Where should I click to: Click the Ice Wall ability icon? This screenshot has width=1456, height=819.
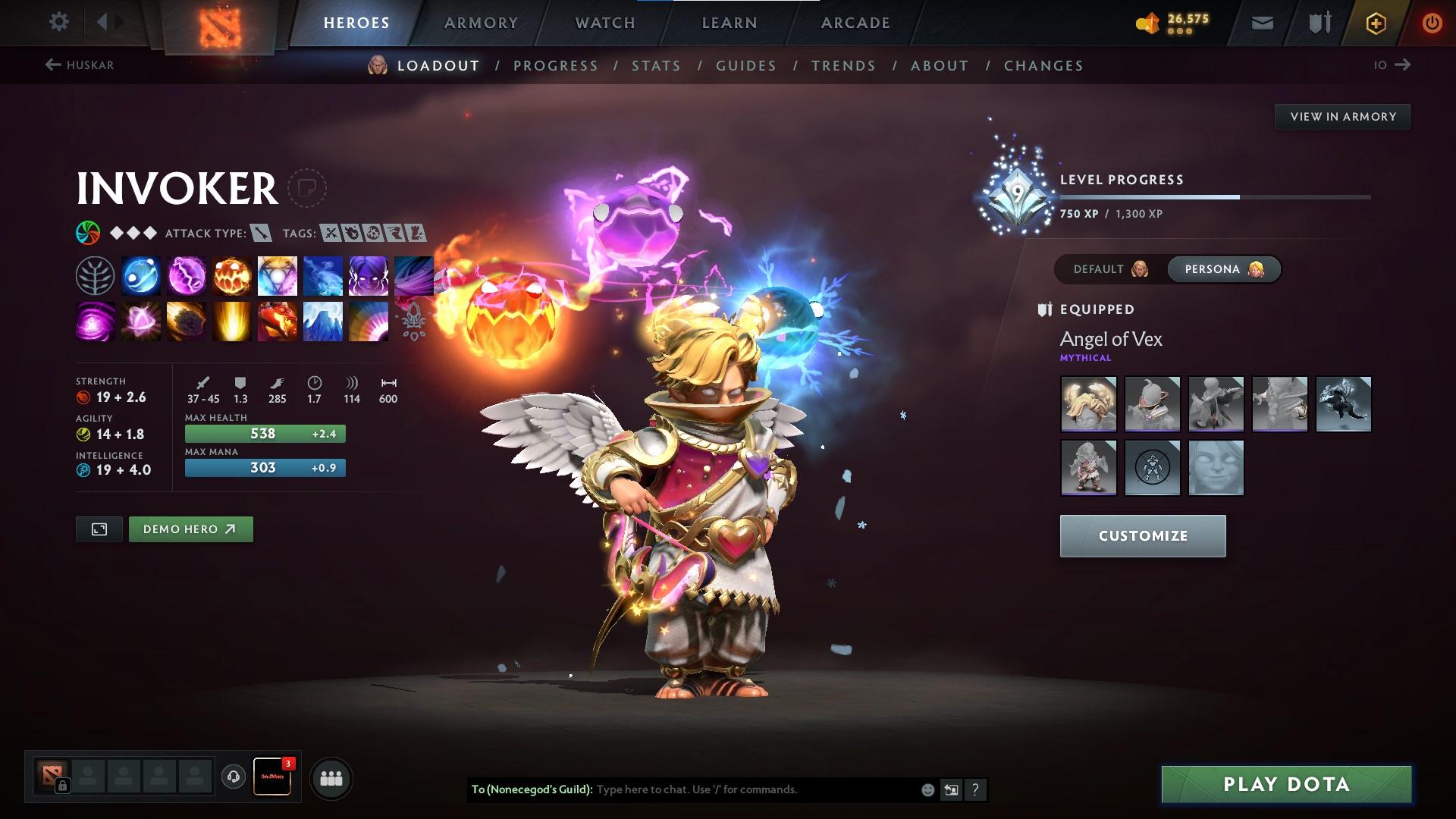pyautogui.click(x=322, y=322)
